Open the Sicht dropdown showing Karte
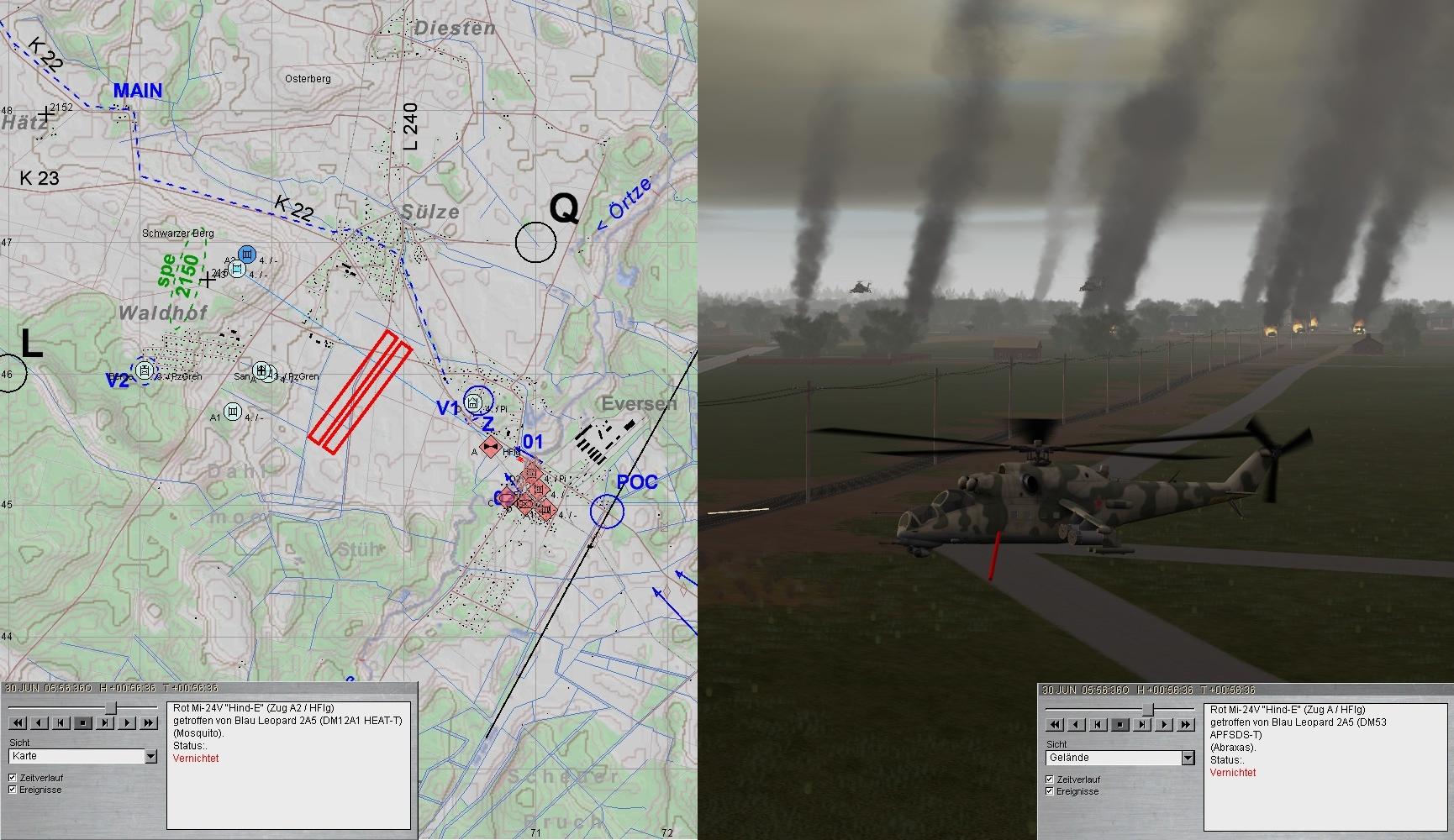The width and height of the screenshot is (1454, 840). 151,757
